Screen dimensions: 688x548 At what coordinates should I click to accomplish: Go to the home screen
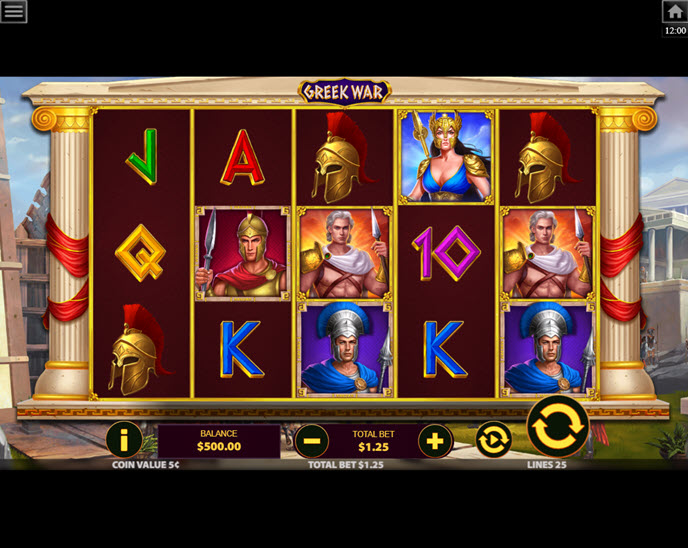674,11
